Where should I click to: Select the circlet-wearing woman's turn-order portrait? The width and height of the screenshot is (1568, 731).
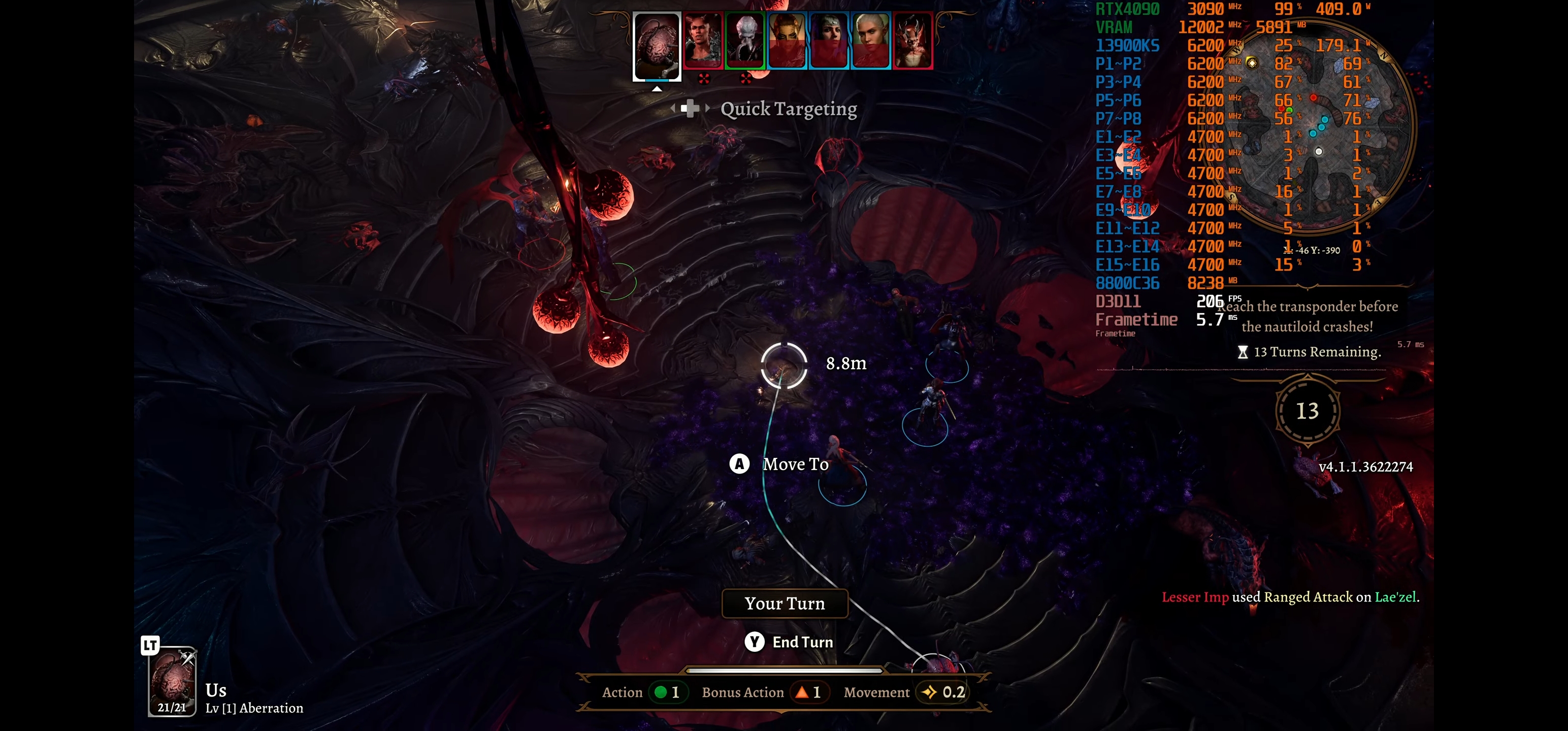829,40
